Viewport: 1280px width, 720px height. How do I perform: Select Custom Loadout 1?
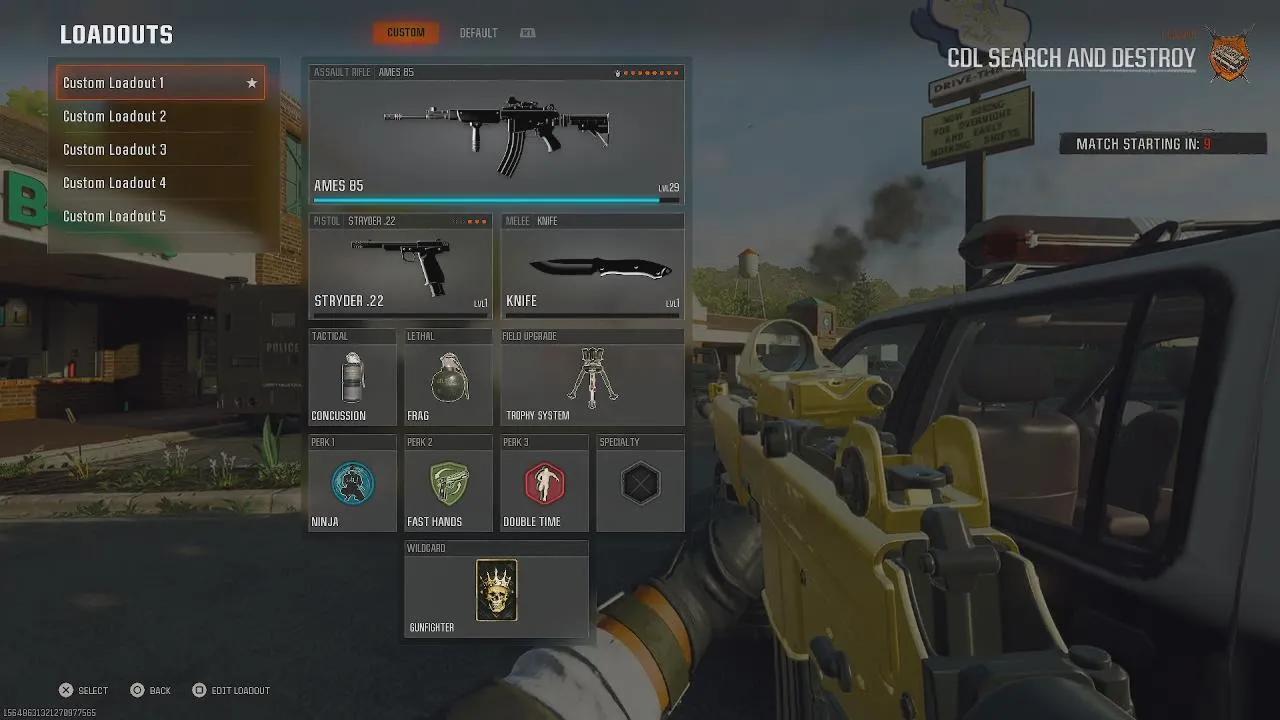[x=160, y=83]
